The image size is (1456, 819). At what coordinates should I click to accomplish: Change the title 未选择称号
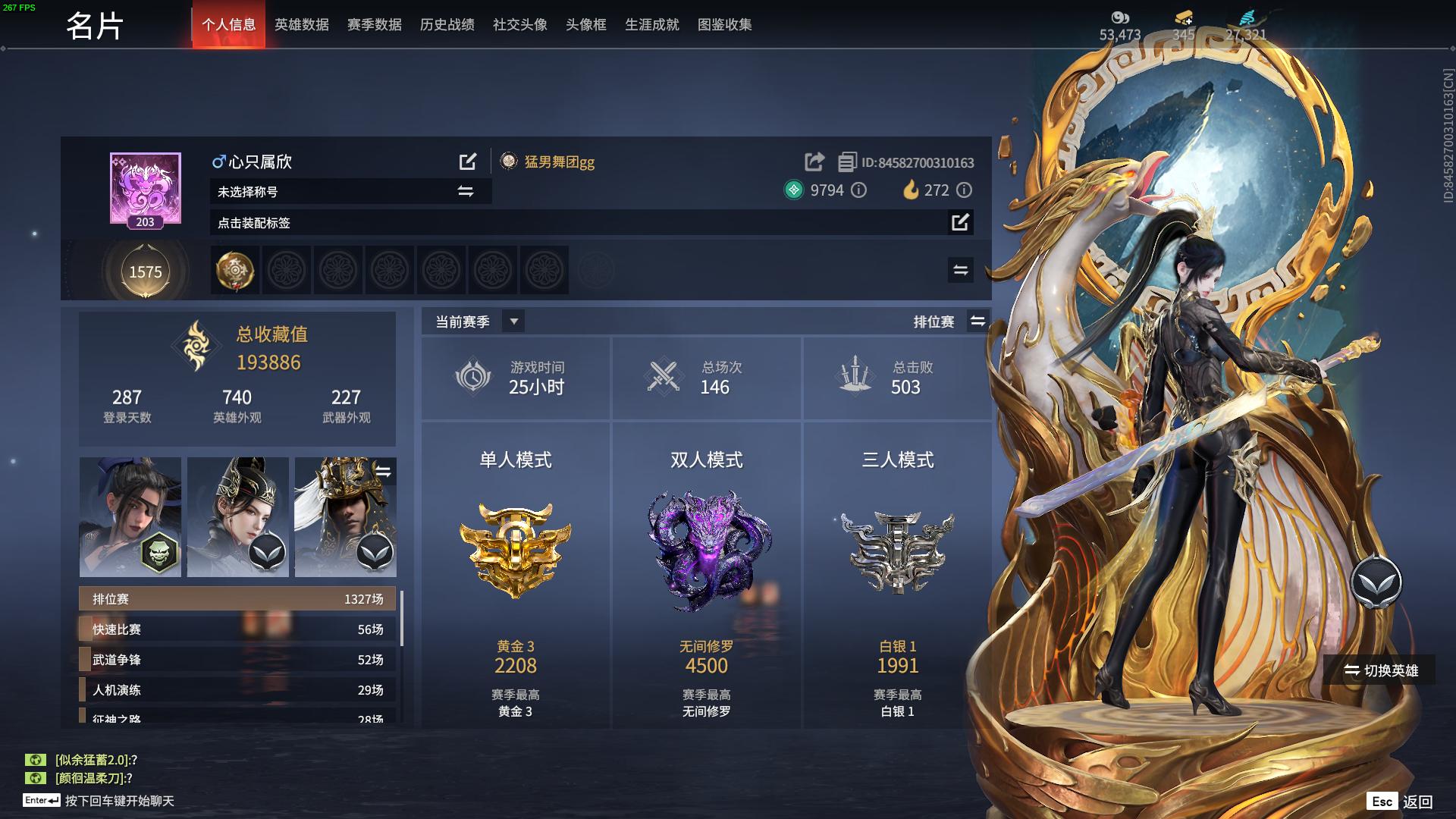point(466,192)
